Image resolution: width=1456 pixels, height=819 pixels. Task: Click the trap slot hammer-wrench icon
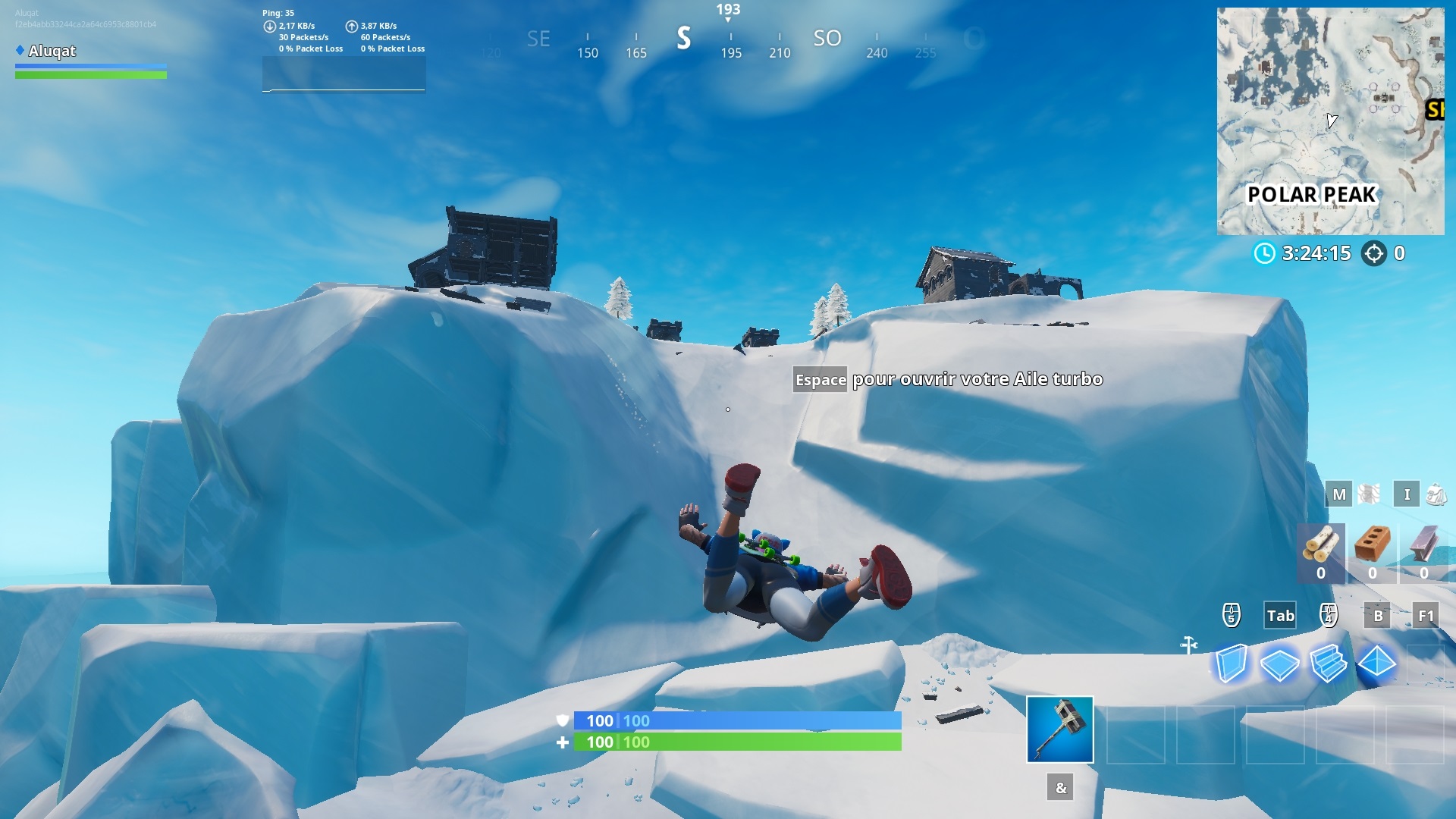point(1188,645)
